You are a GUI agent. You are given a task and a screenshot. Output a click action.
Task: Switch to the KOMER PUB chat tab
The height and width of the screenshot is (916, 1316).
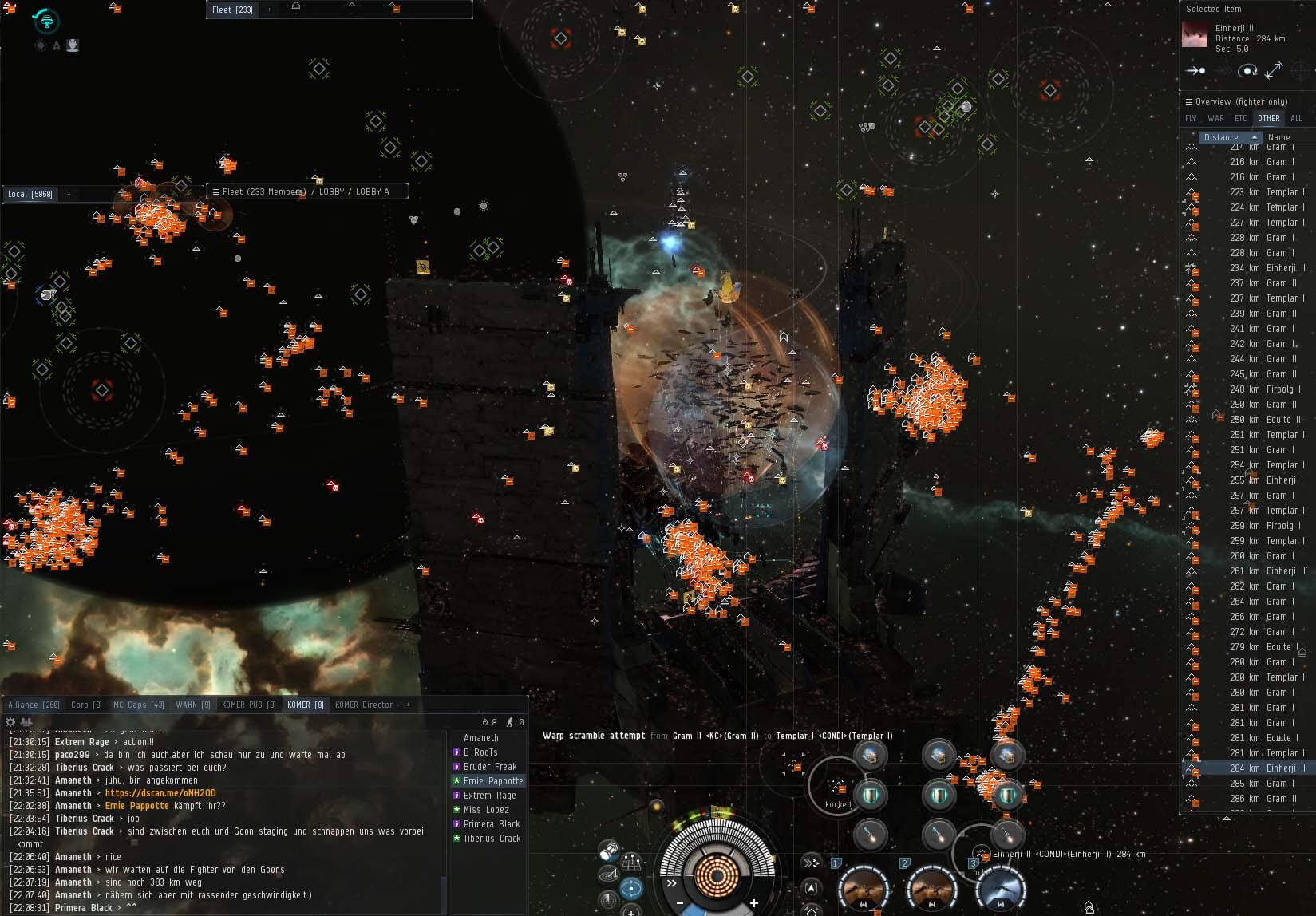(248, 705)
